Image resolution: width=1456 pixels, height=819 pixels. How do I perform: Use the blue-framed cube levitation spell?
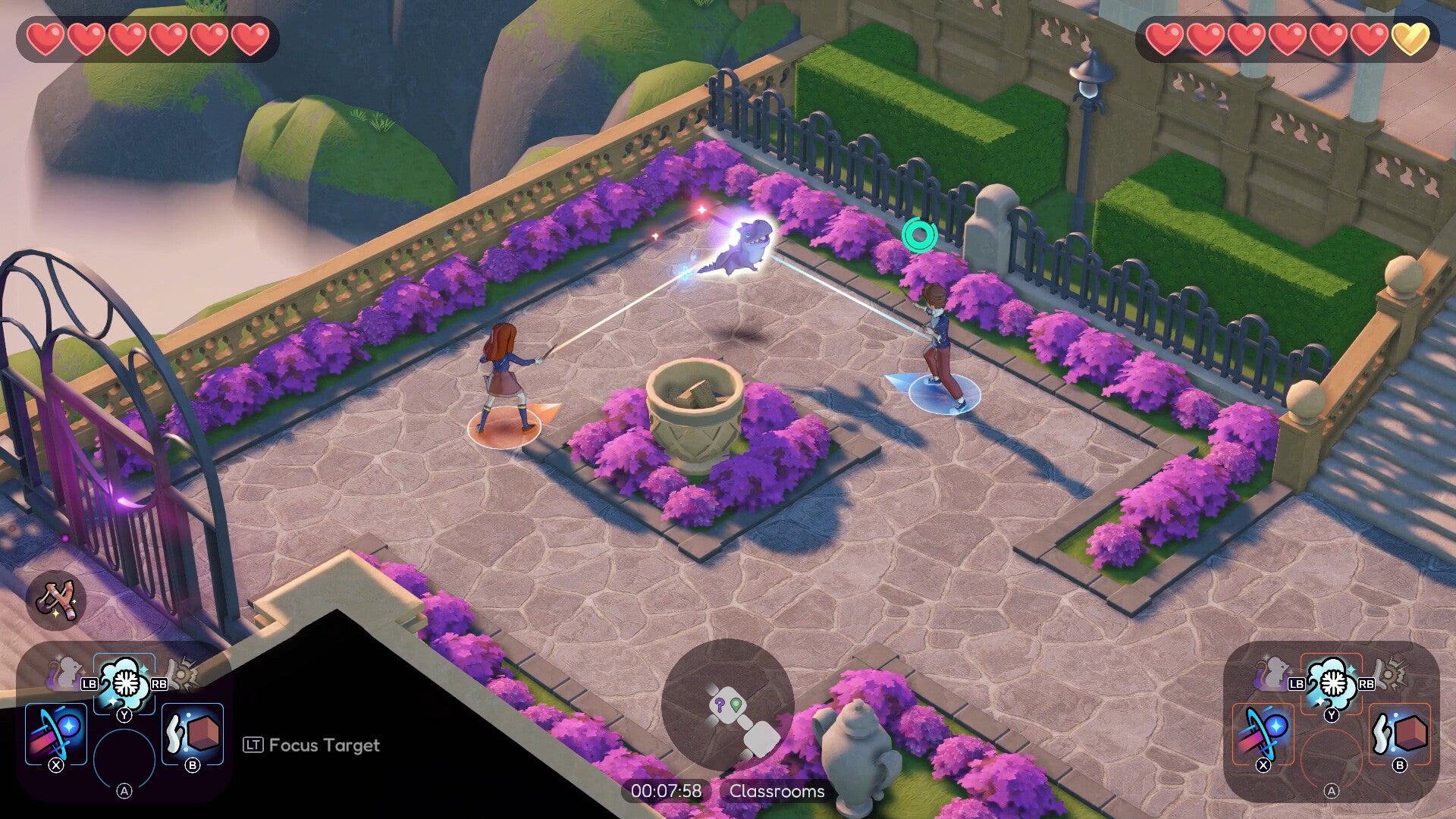[193, 733]
